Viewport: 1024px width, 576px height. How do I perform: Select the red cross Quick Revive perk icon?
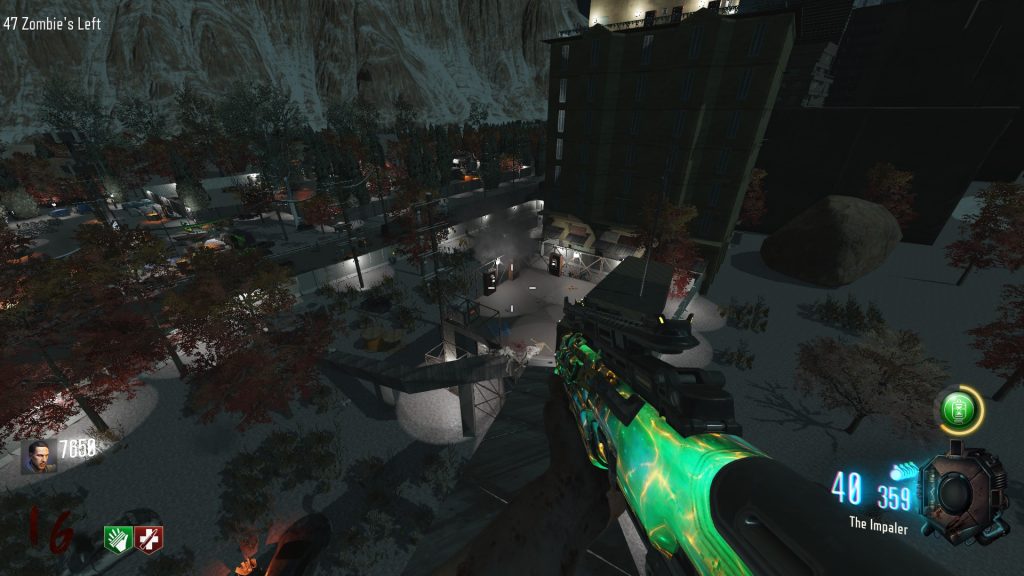pyautogui.click(x=149, y=539)
